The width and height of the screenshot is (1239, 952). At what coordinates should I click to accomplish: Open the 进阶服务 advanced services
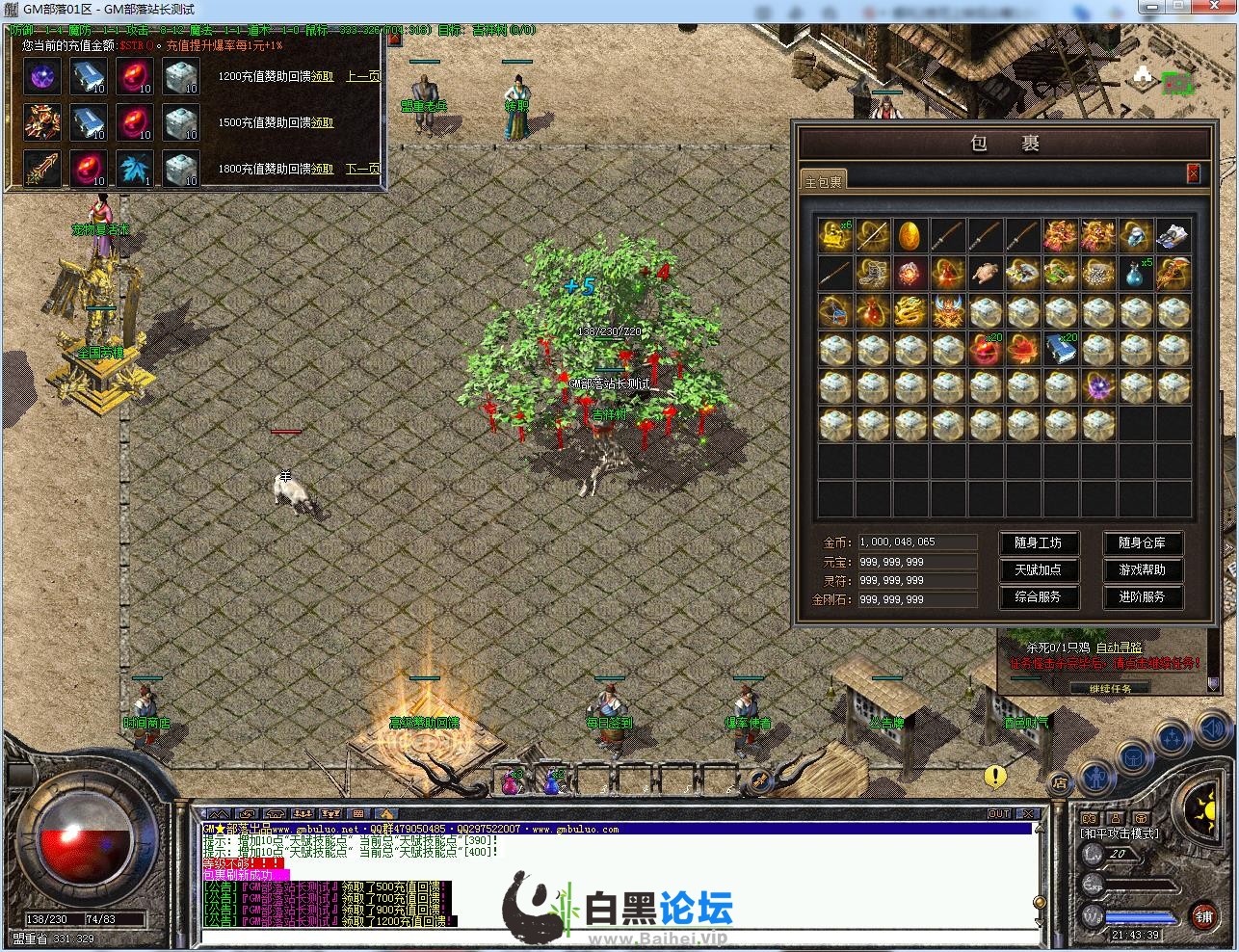1142,597
